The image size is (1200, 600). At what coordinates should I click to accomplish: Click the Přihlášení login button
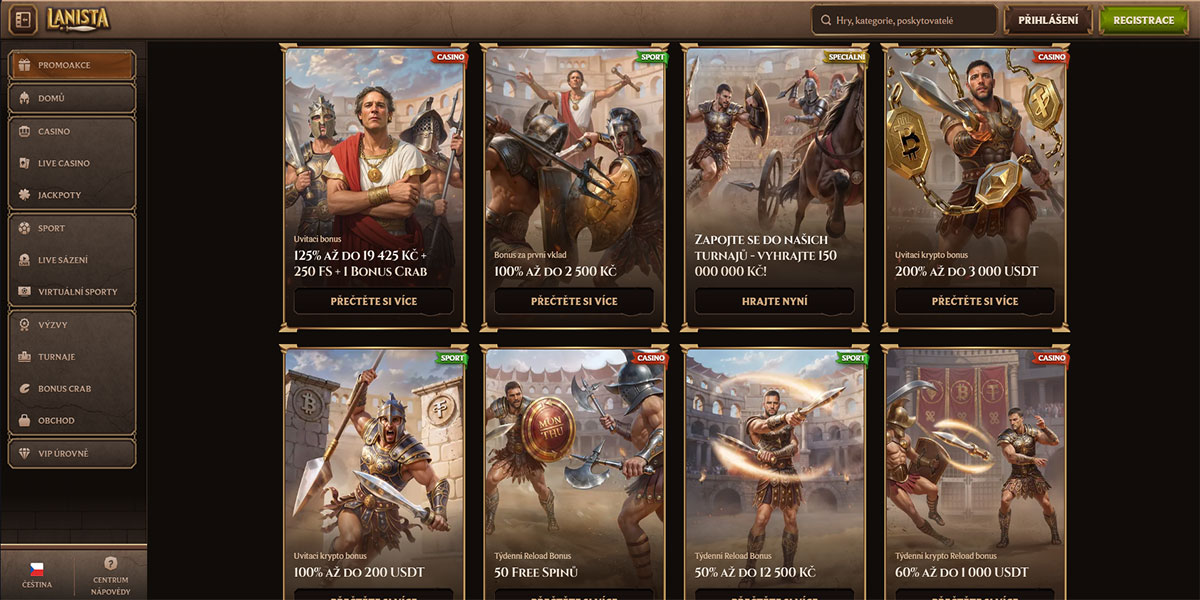coord(1047,20)
